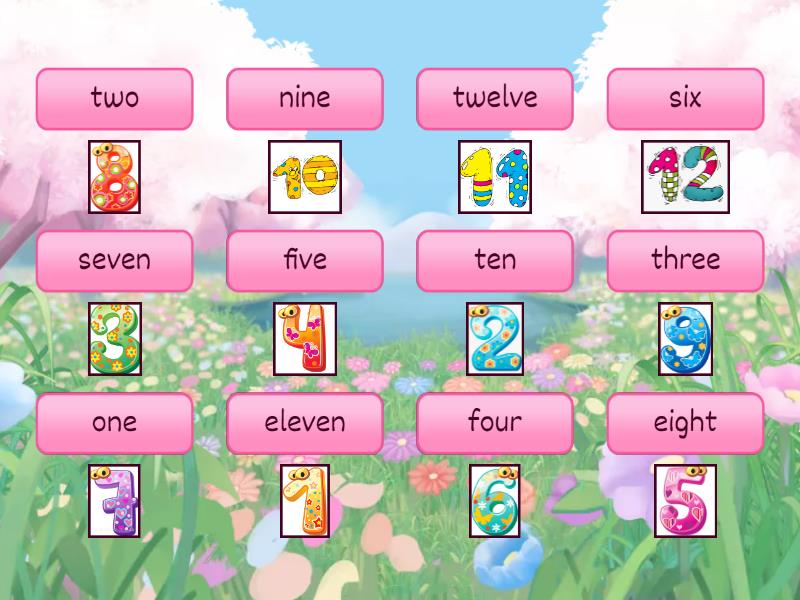Select the cartoon number 8 picture

tap(114, 177)
